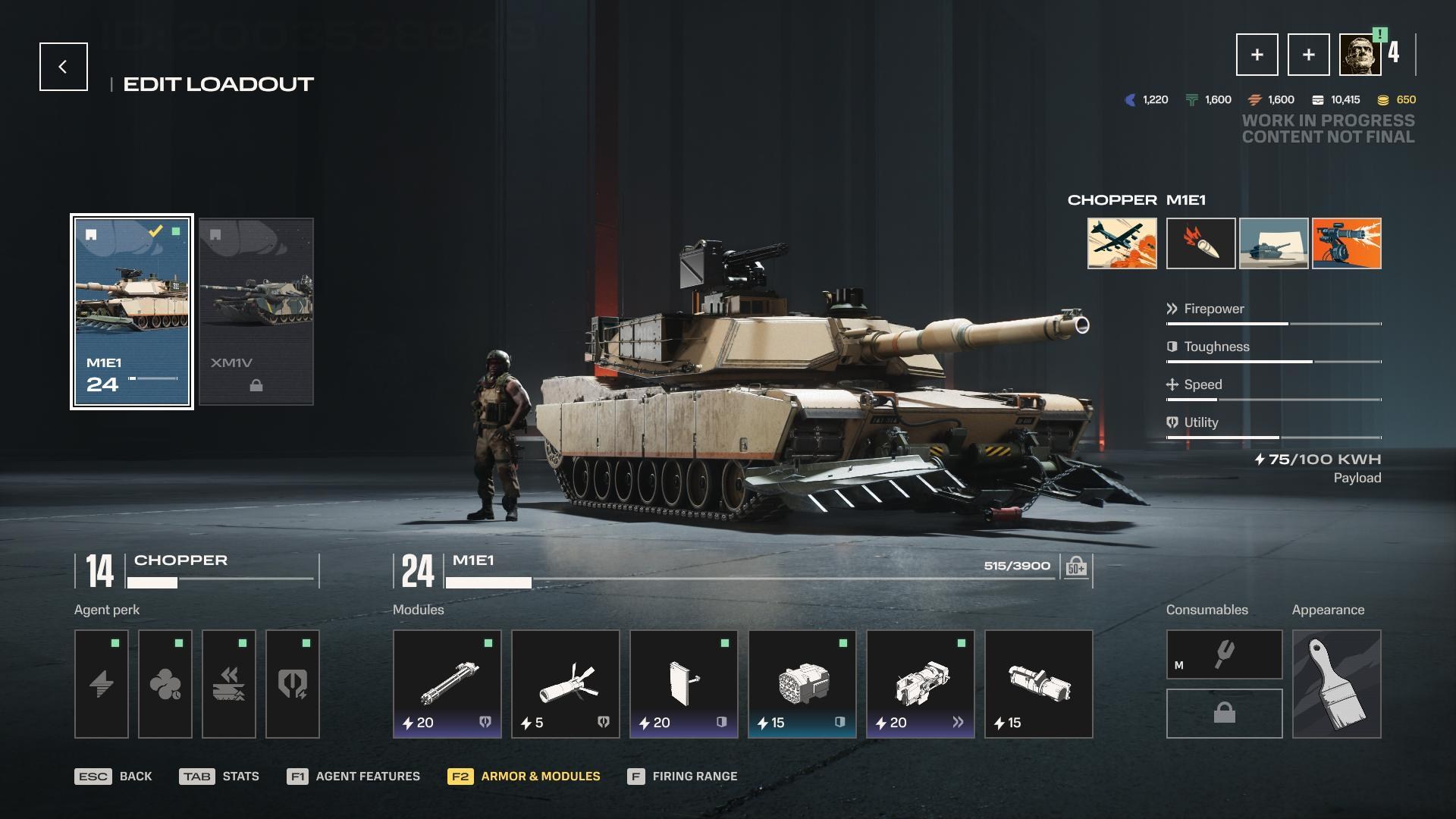
Task: Select the wrench repair agent perk icon
Action: tap(292, 683)
